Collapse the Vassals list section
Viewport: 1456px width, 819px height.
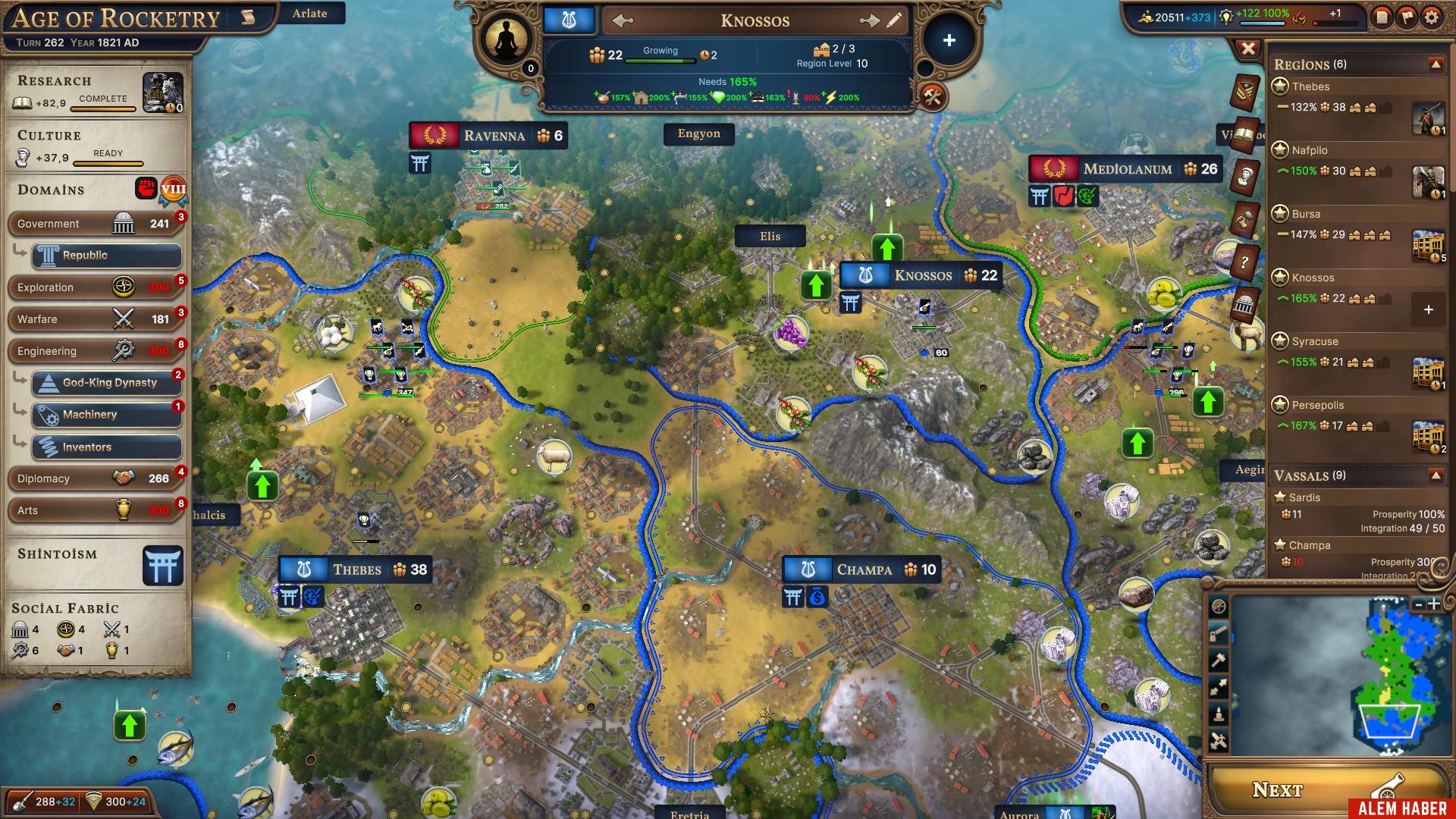(x=1436, y=475)
